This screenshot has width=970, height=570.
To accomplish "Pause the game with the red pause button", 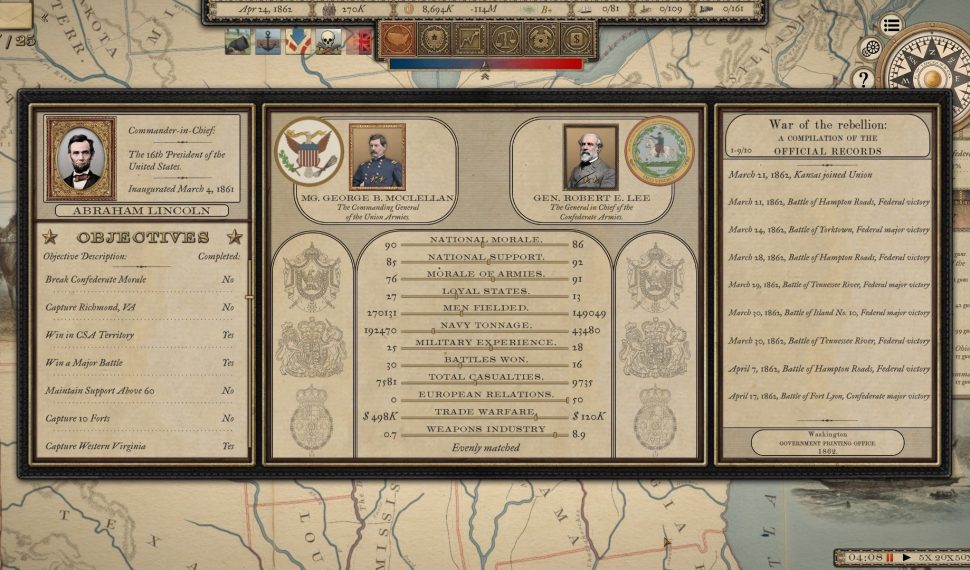I will [889, 557].
